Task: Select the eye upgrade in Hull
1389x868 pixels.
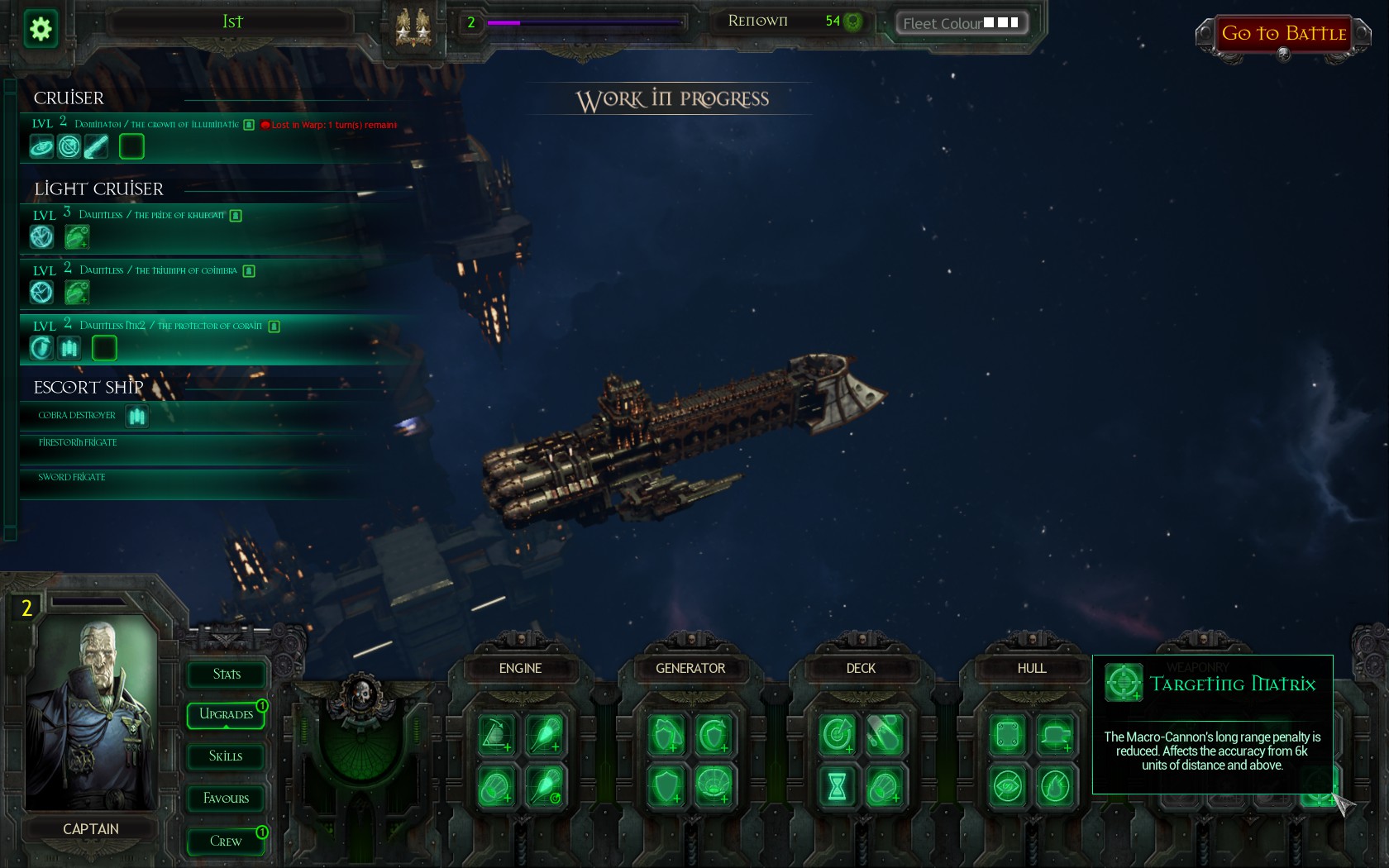Action: [1008, 786]
